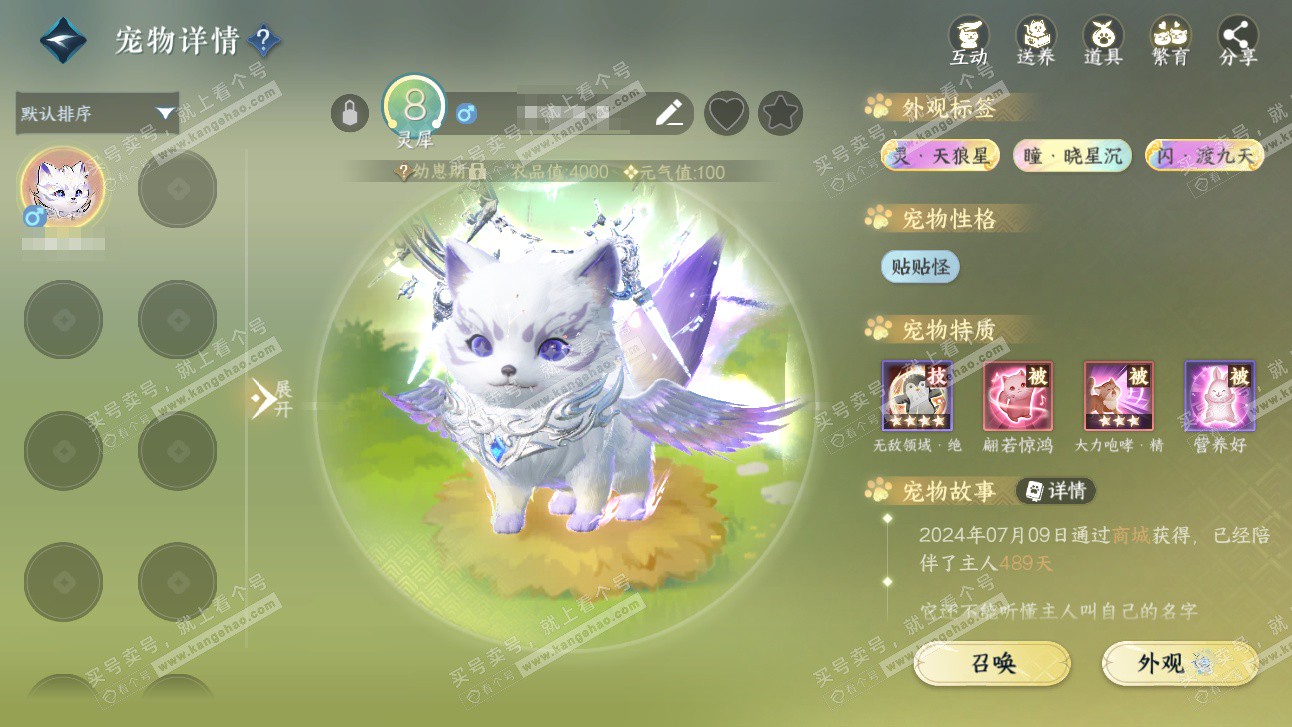View the 贴贴怪 personality tag
The height and width of the screenshot is (727, 1292).
pyautogui.click(x=920, y=267)
